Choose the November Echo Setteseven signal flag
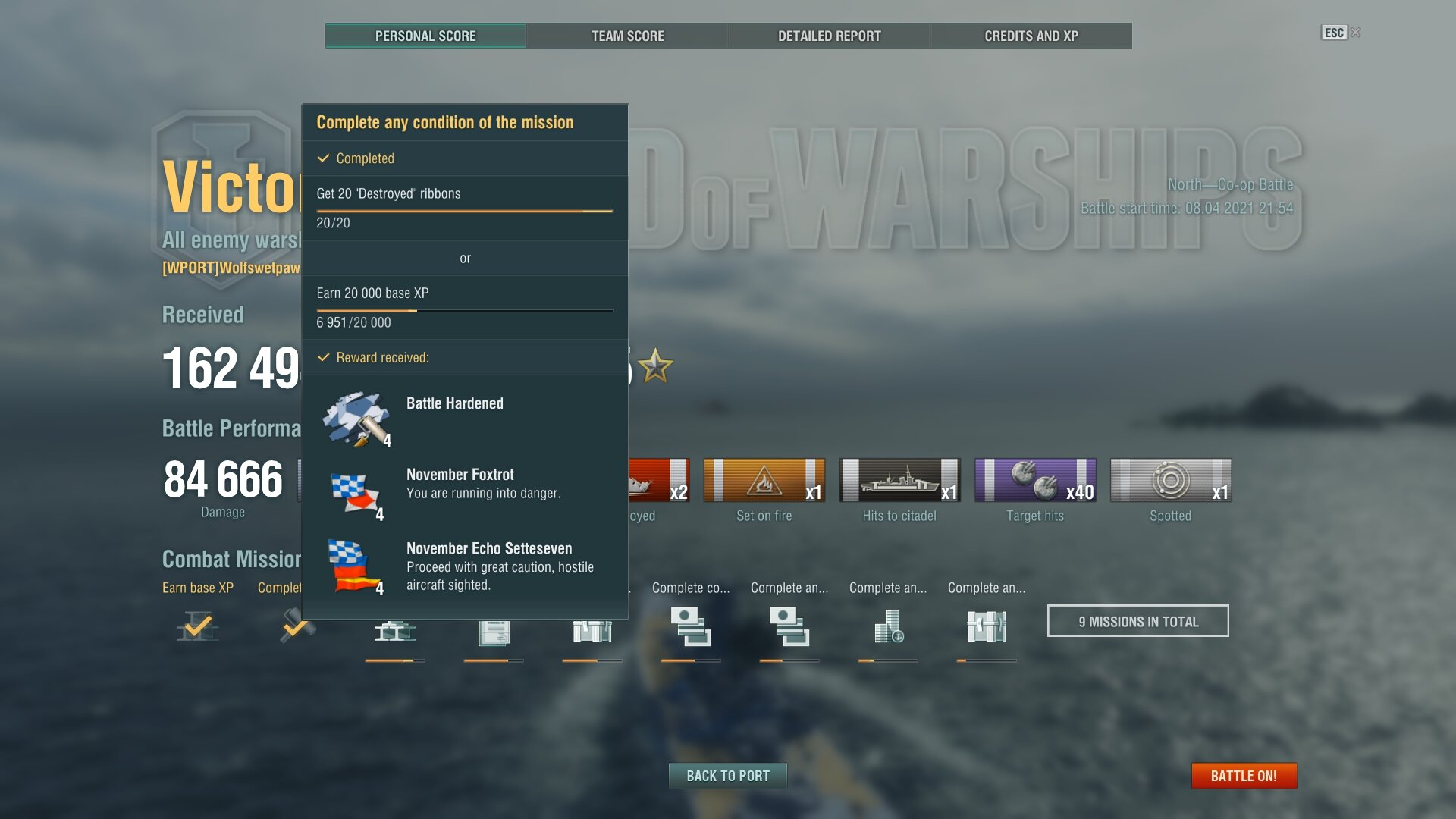The height and width of the screenshot is (819, 1456). pos(355,566)
